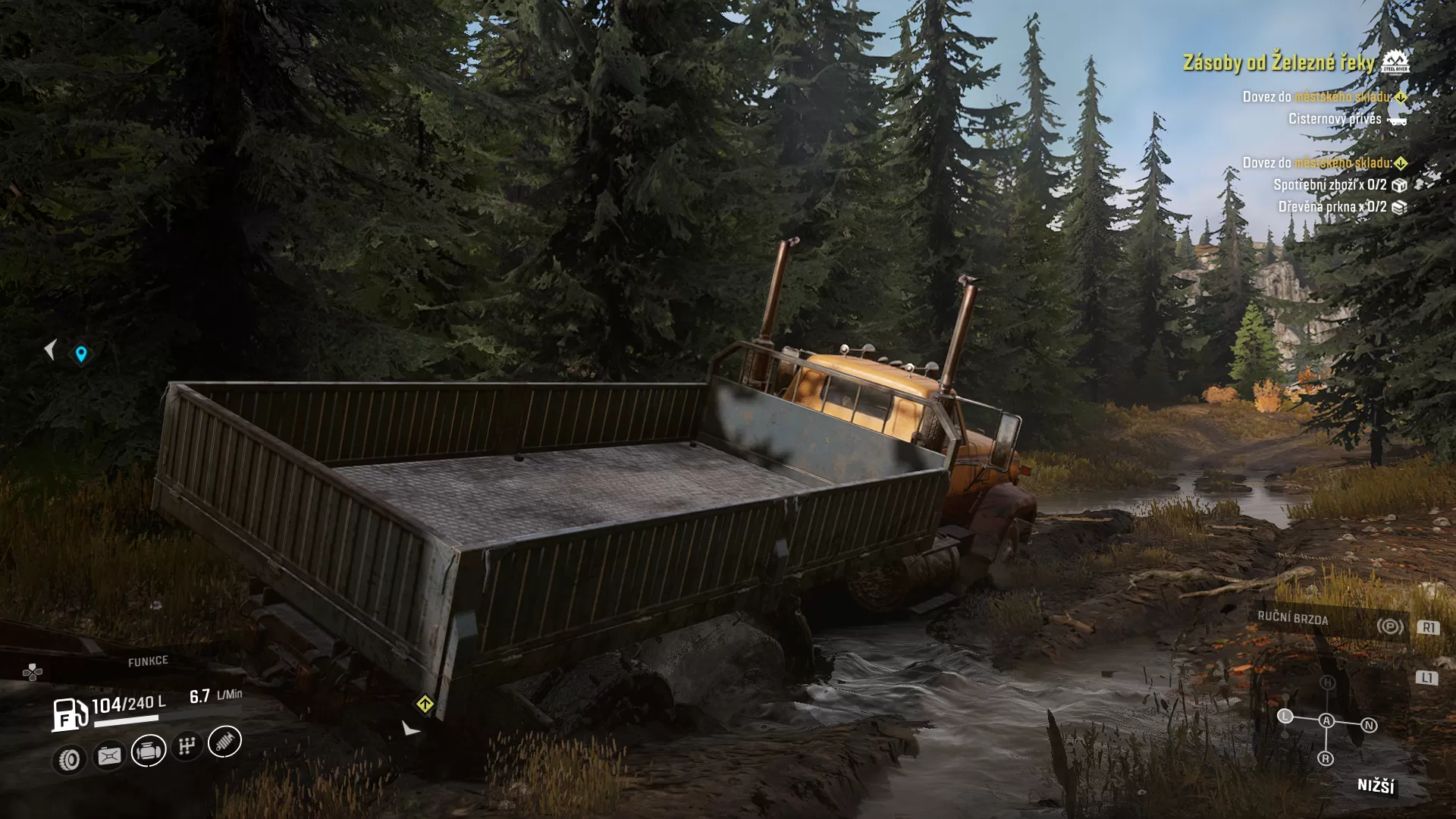Click the yellow diamond marker on the truck bed

[425, 704]
